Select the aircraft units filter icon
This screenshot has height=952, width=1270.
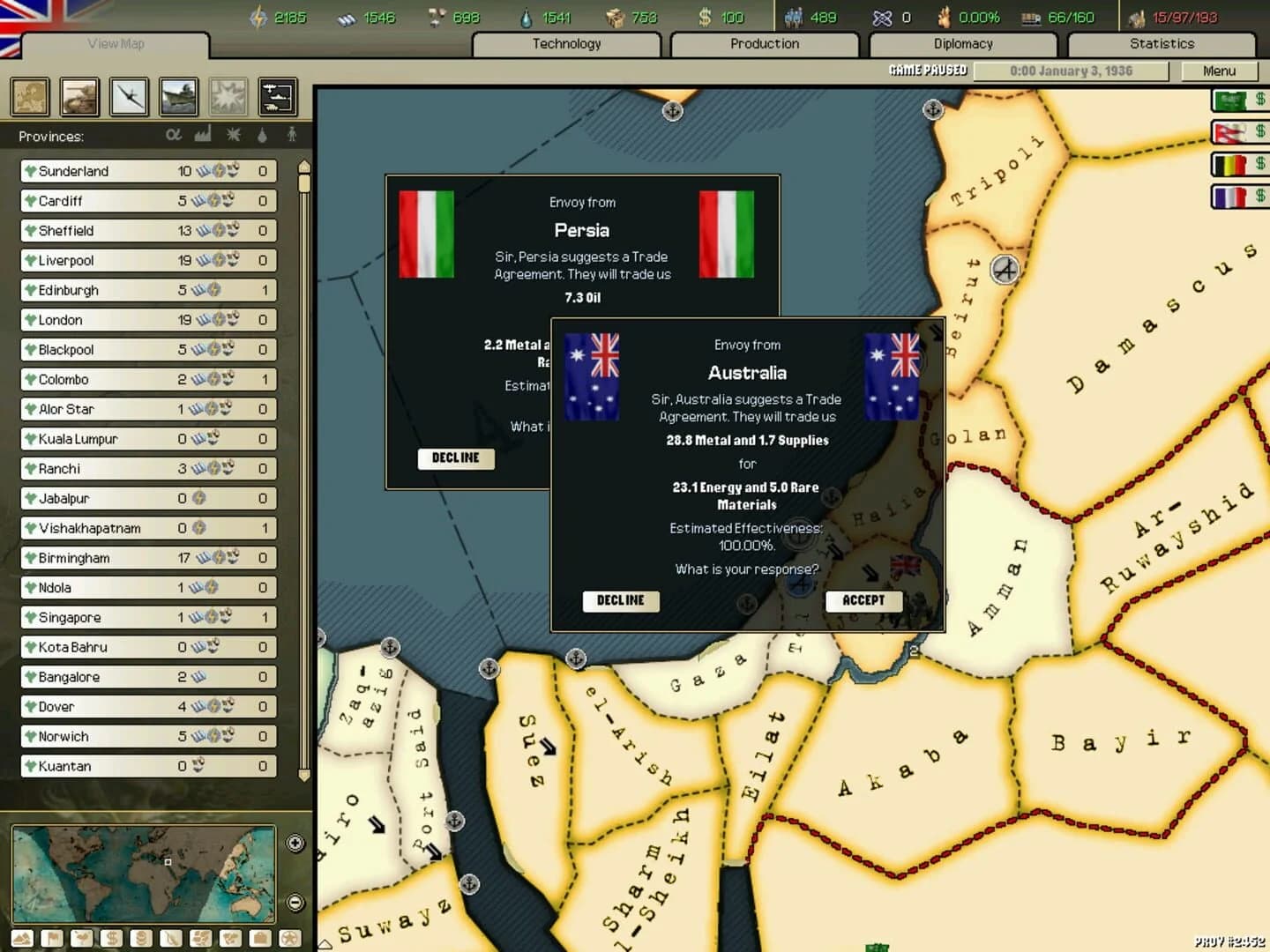130,97
